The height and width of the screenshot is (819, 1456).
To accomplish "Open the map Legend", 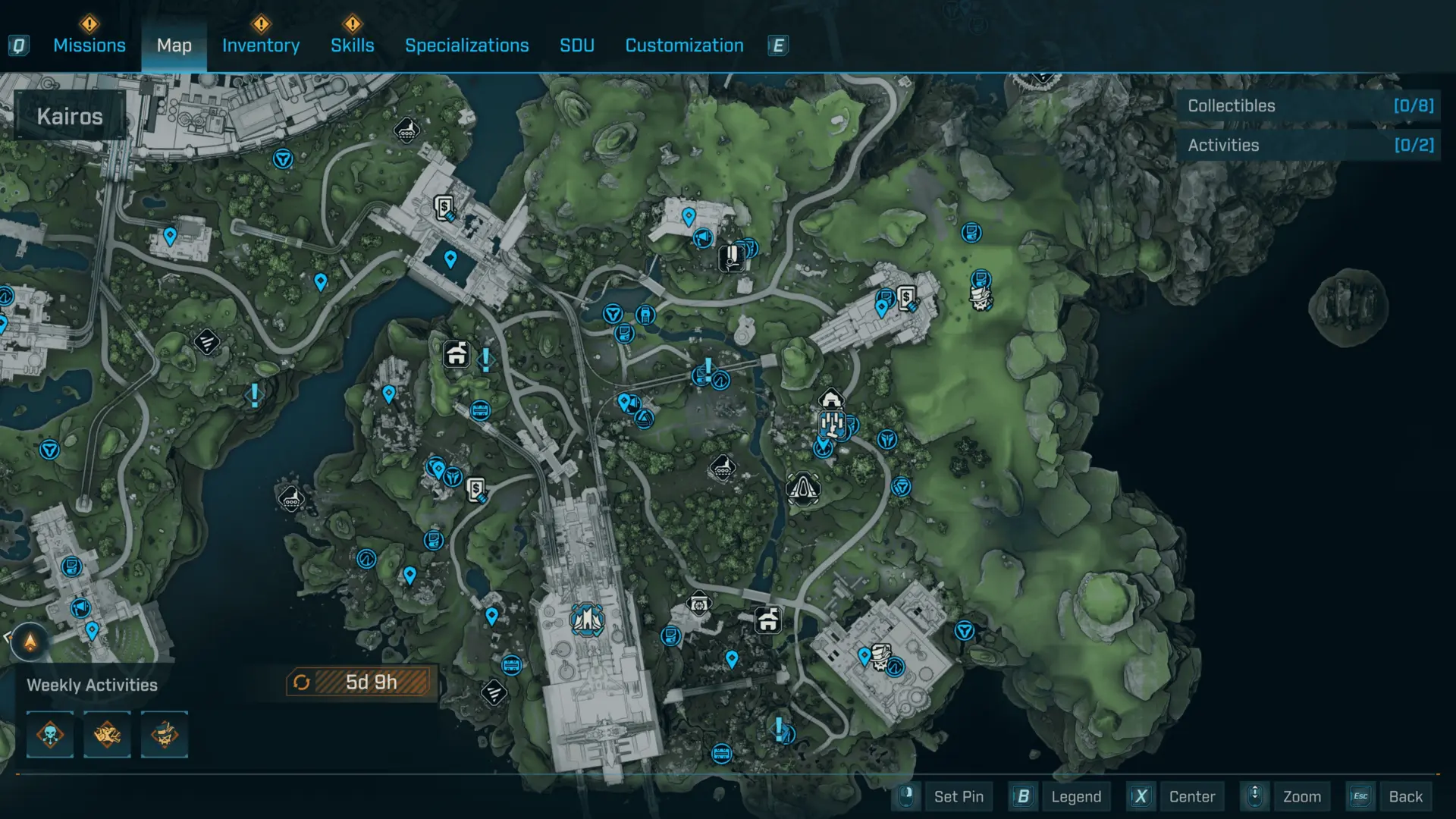I will [x=1075, y=796].
